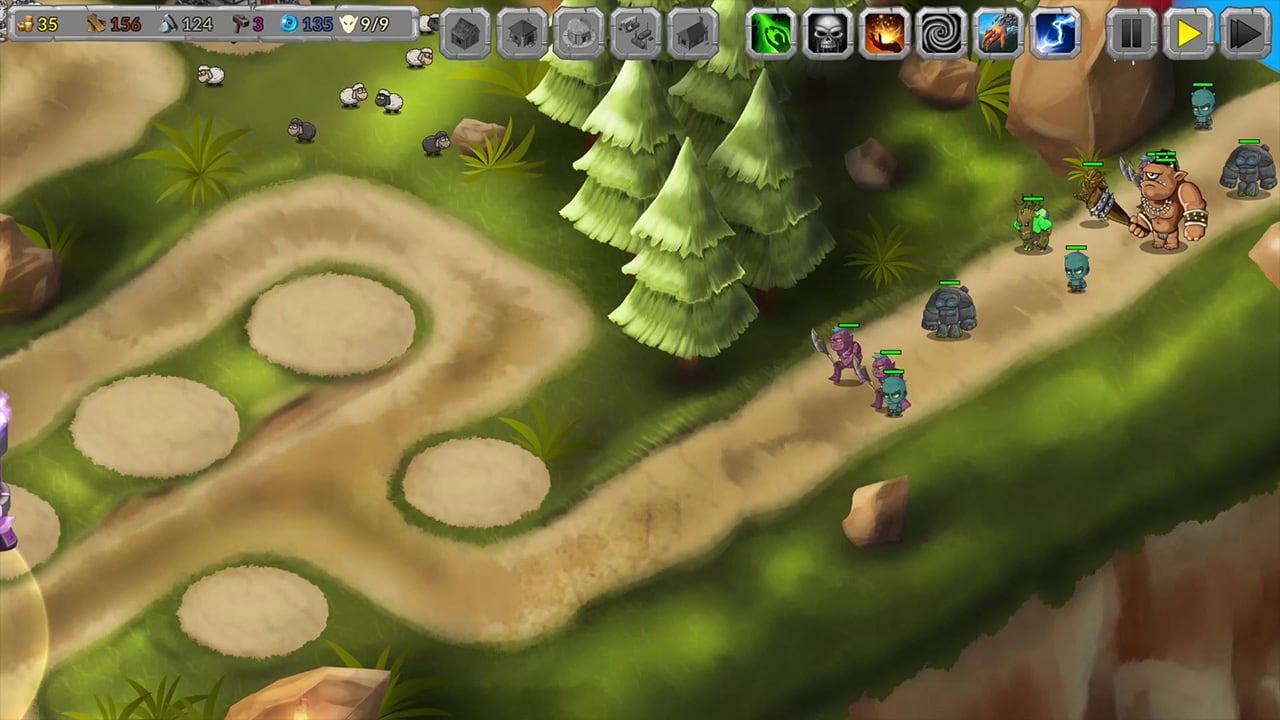Select the sawmill building icon

tap(634, 33)
